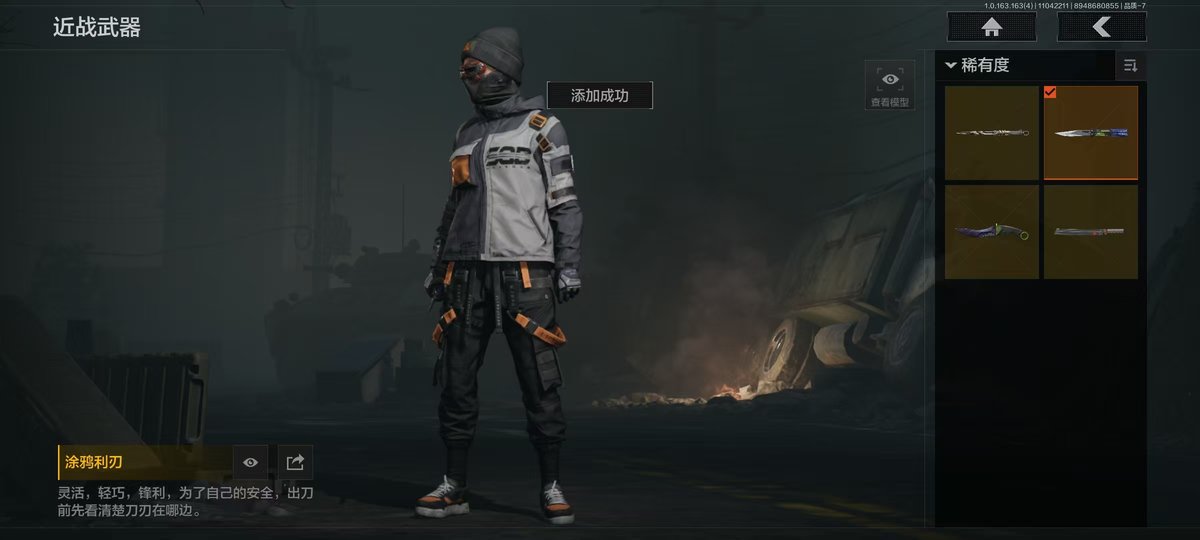1200x540 pixels.
Task: Click the 查看模型 view model button
Action: pyautogui.click(x=889, y=86)
